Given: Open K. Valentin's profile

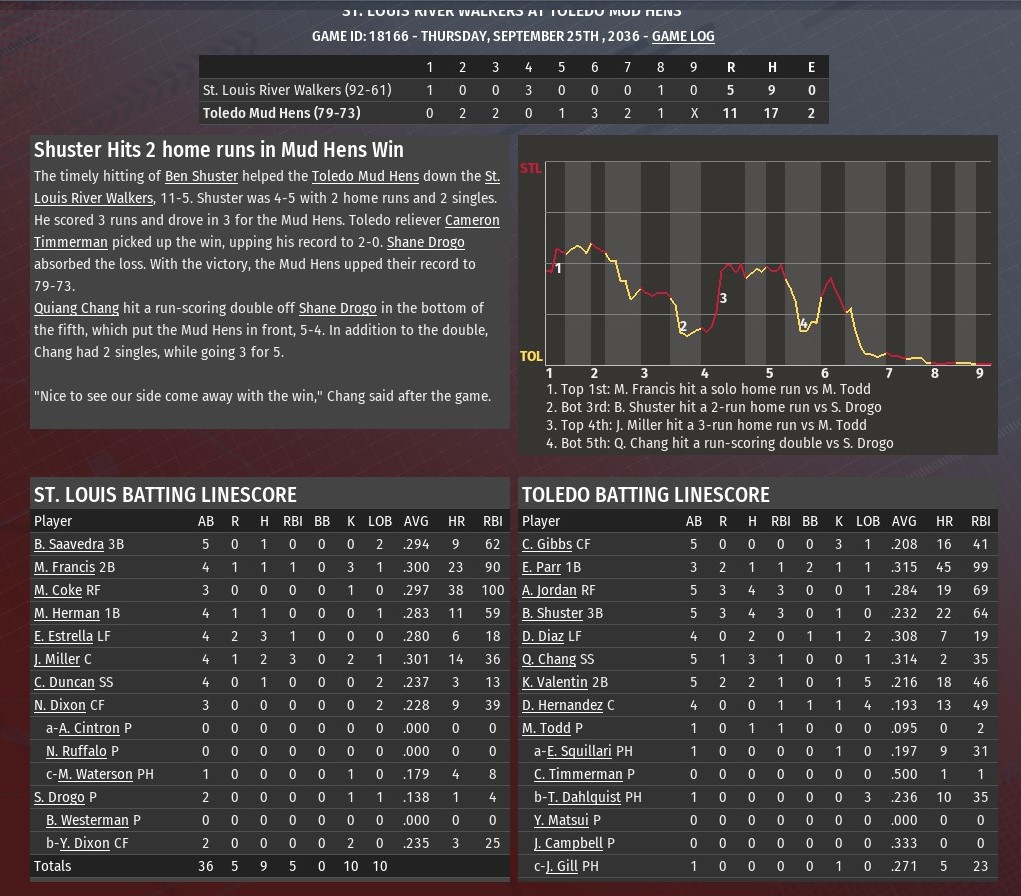Looking at the screenshot, I should (x=555, y=683).
